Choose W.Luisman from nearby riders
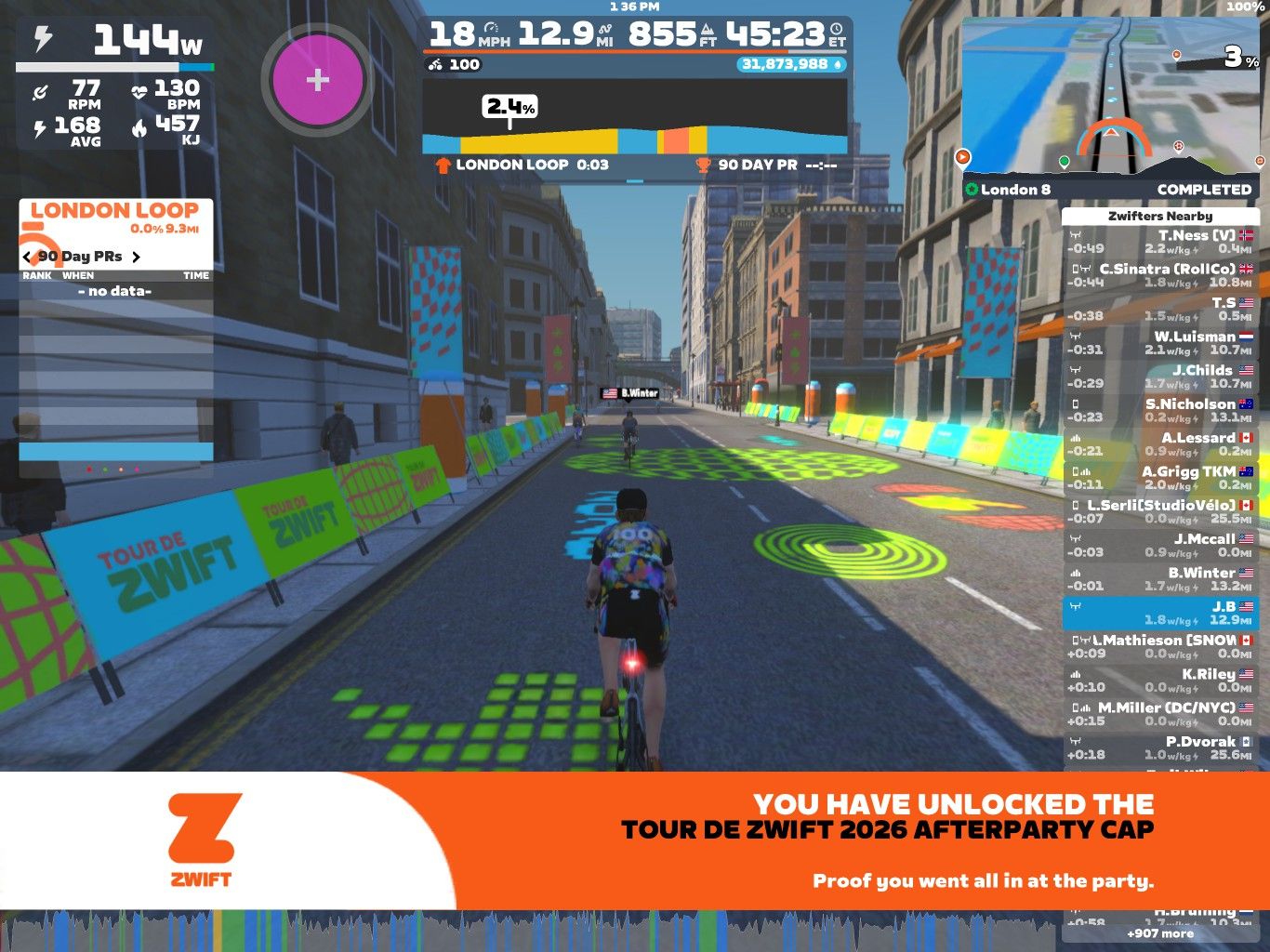The width and height of the screenshot is (1270, 952). pos(1159,343)
